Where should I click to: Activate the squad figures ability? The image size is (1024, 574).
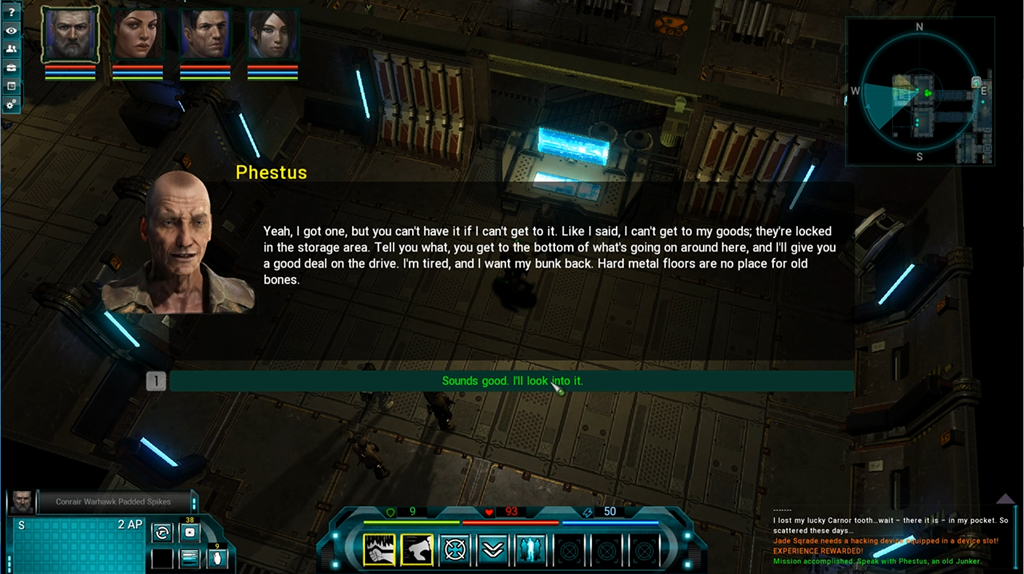coord(530,549)
